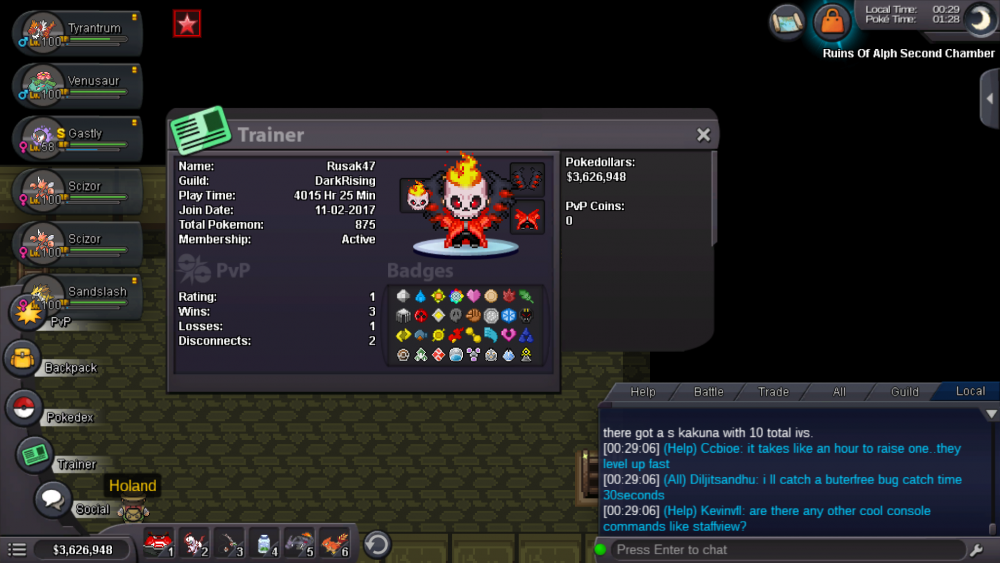Switch to the Trade chat tab
The width and height of the screenshot is (1000, 563).
(773, 392)
